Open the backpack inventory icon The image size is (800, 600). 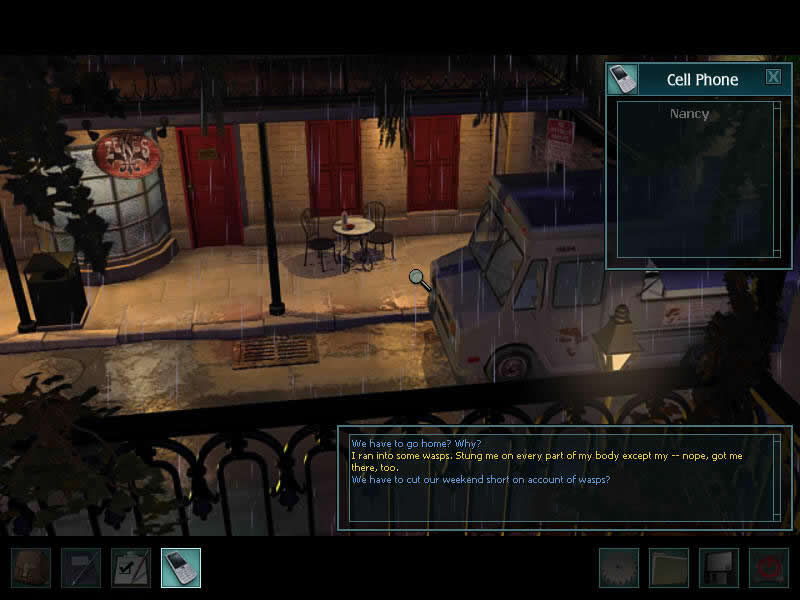click(x=31, y=567)
